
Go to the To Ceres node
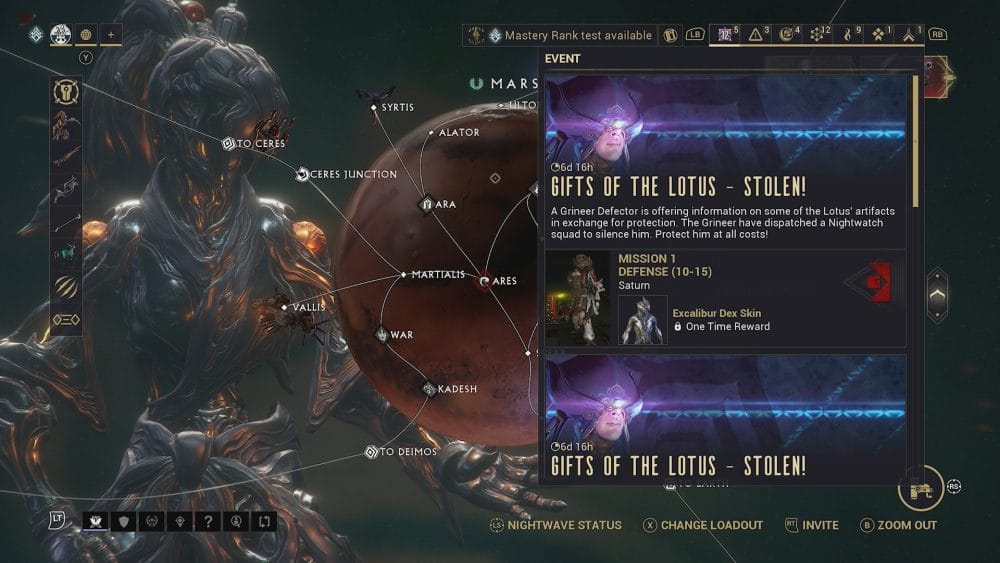(229, 144)
